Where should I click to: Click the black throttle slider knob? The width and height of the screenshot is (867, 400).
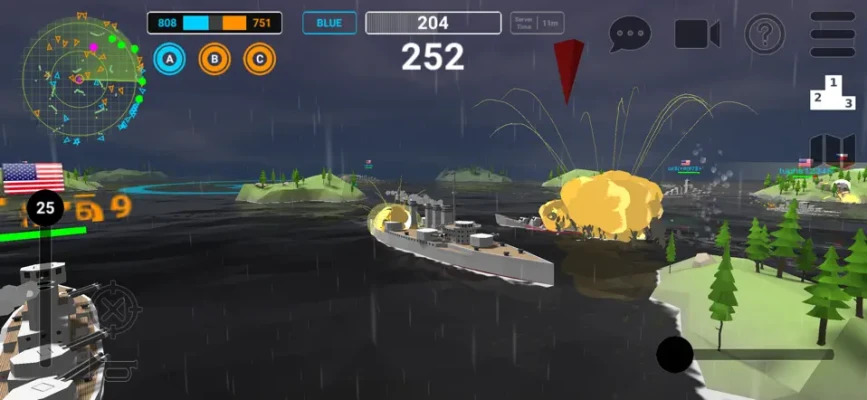click(675, 354)
